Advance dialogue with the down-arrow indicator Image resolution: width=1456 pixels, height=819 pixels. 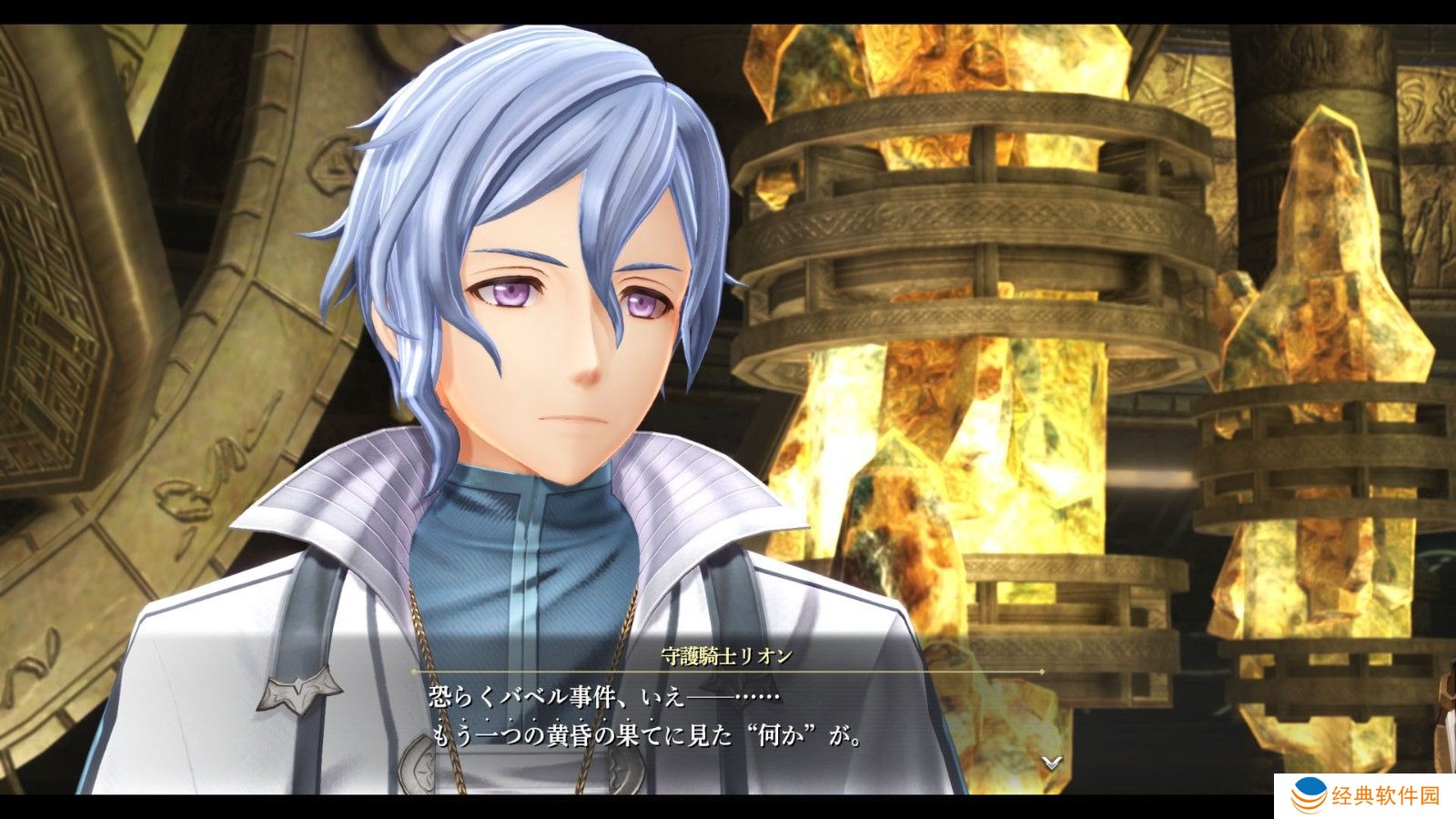point(1052,763)
